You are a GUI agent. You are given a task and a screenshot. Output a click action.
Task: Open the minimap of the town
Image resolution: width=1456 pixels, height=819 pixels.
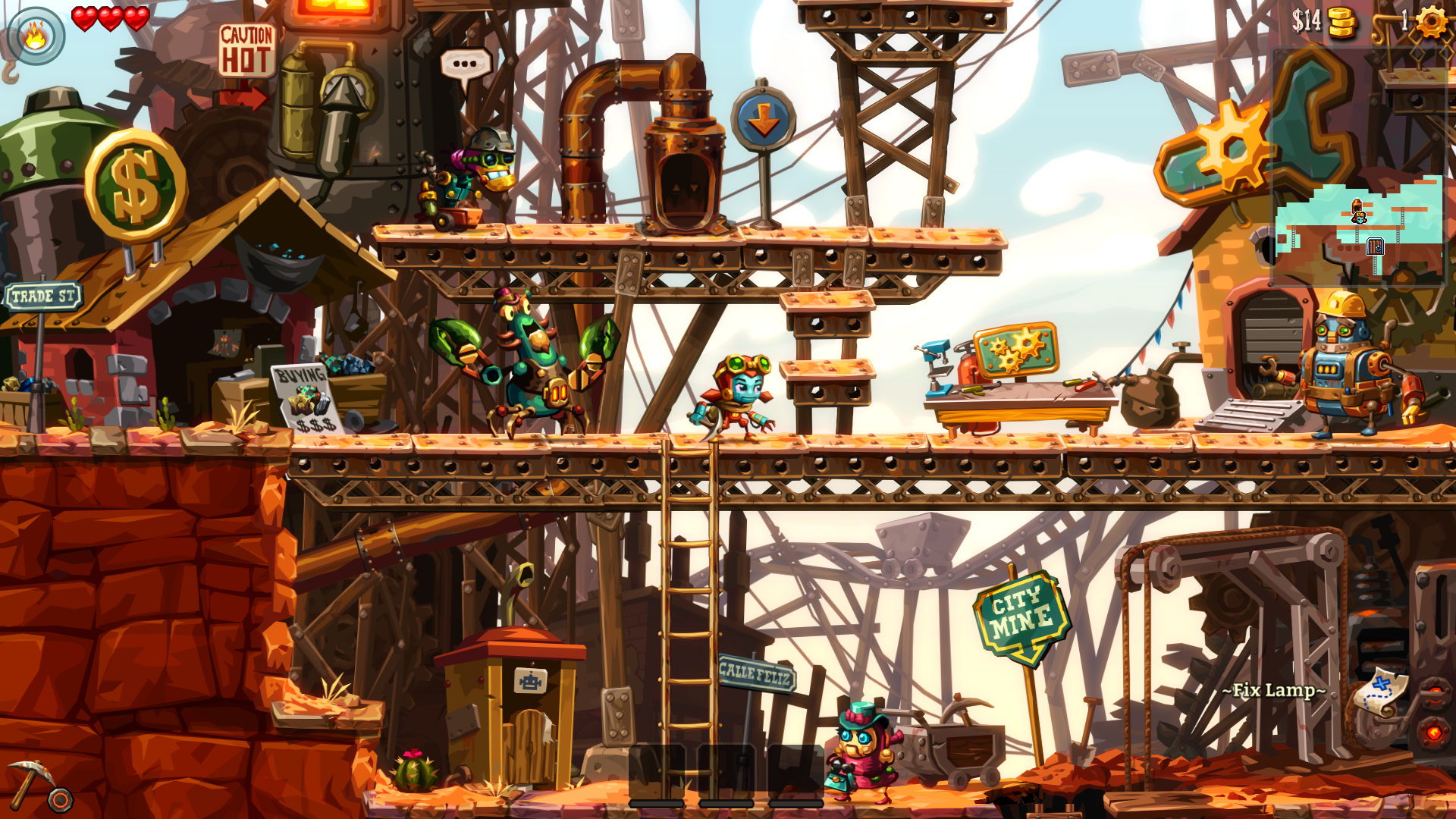1359,221
